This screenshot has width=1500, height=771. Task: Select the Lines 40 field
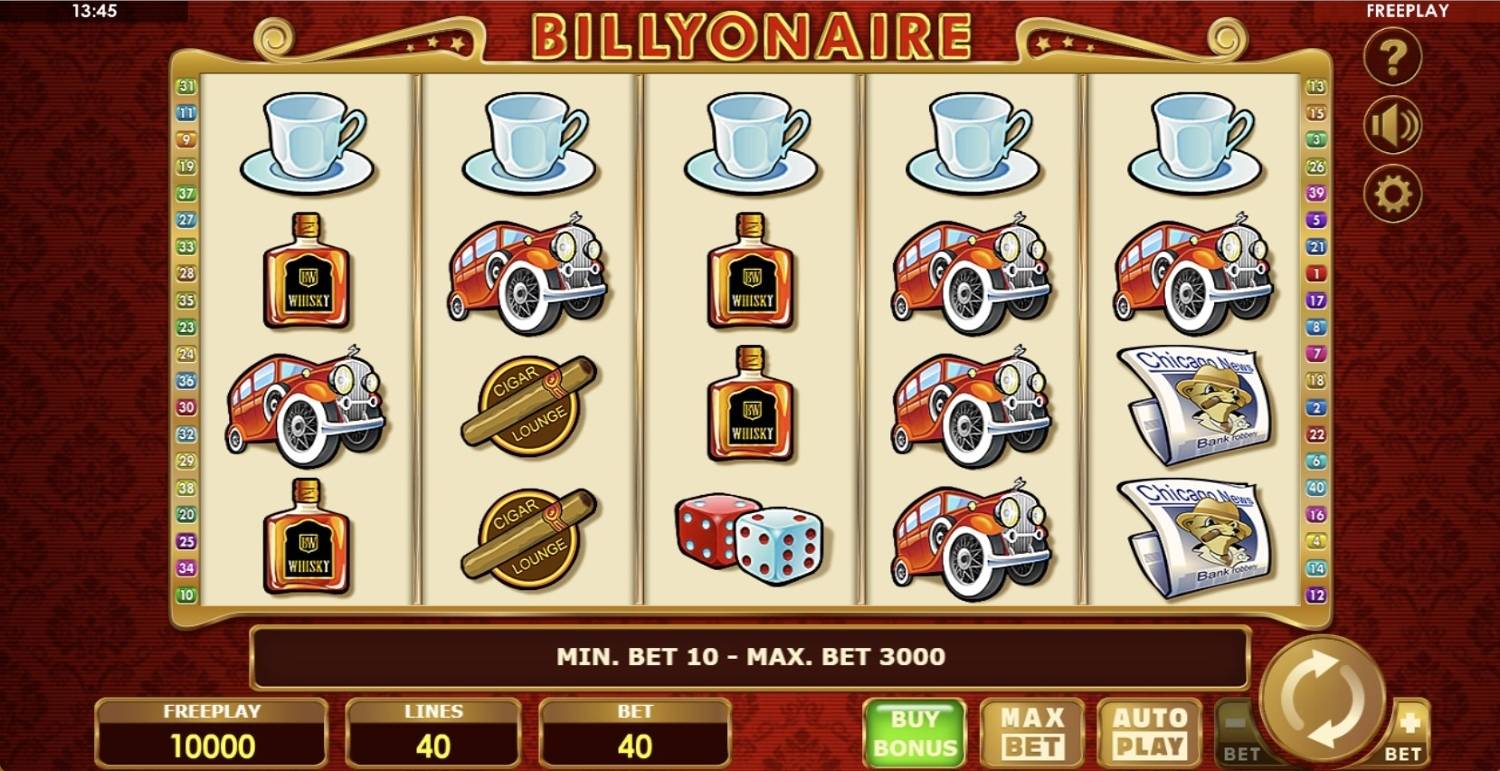[433, 733]
